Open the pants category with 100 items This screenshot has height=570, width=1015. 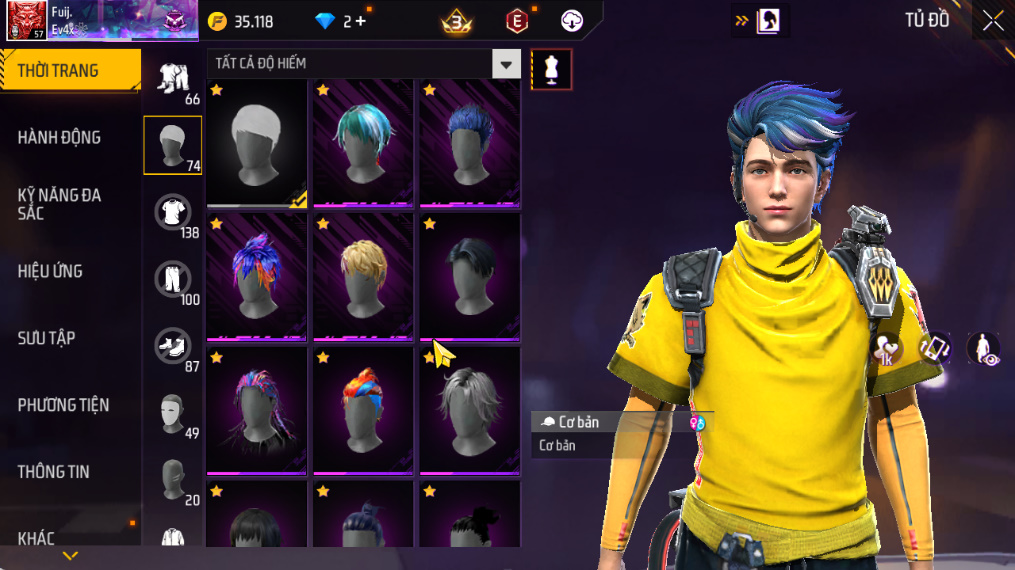coord(173,279)
